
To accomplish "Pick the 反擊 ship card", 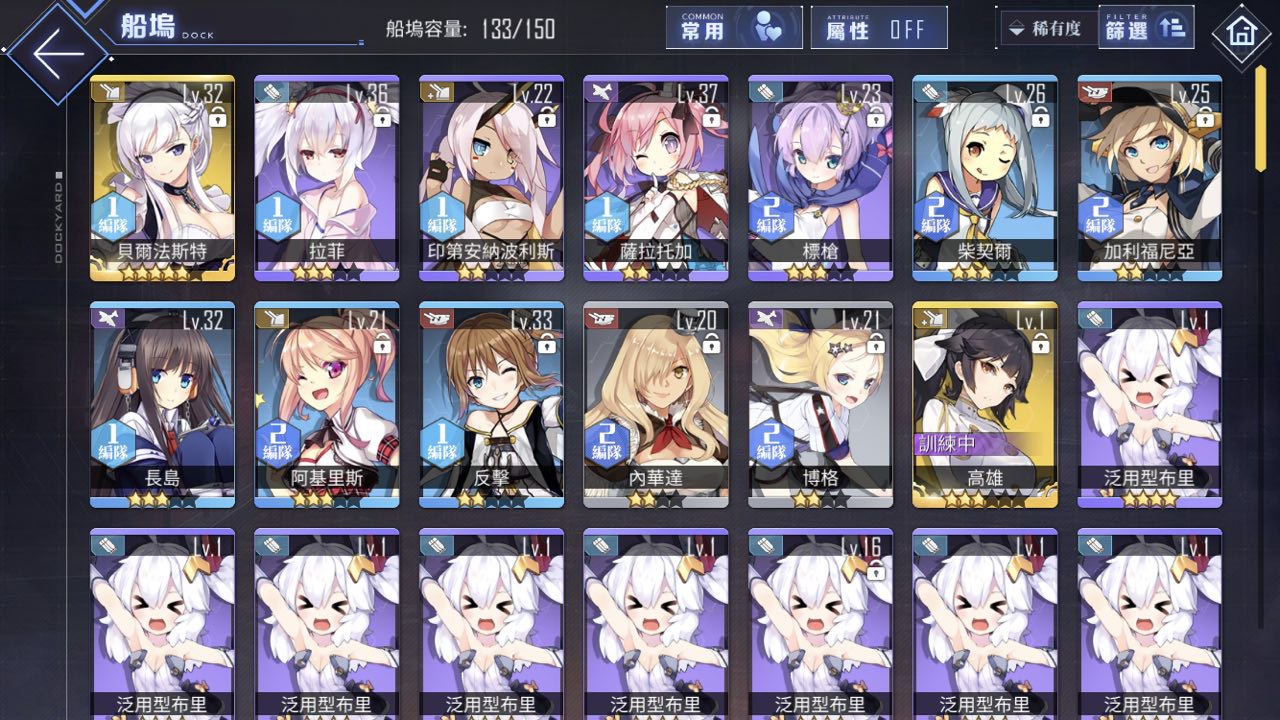I will click(491, 404).
